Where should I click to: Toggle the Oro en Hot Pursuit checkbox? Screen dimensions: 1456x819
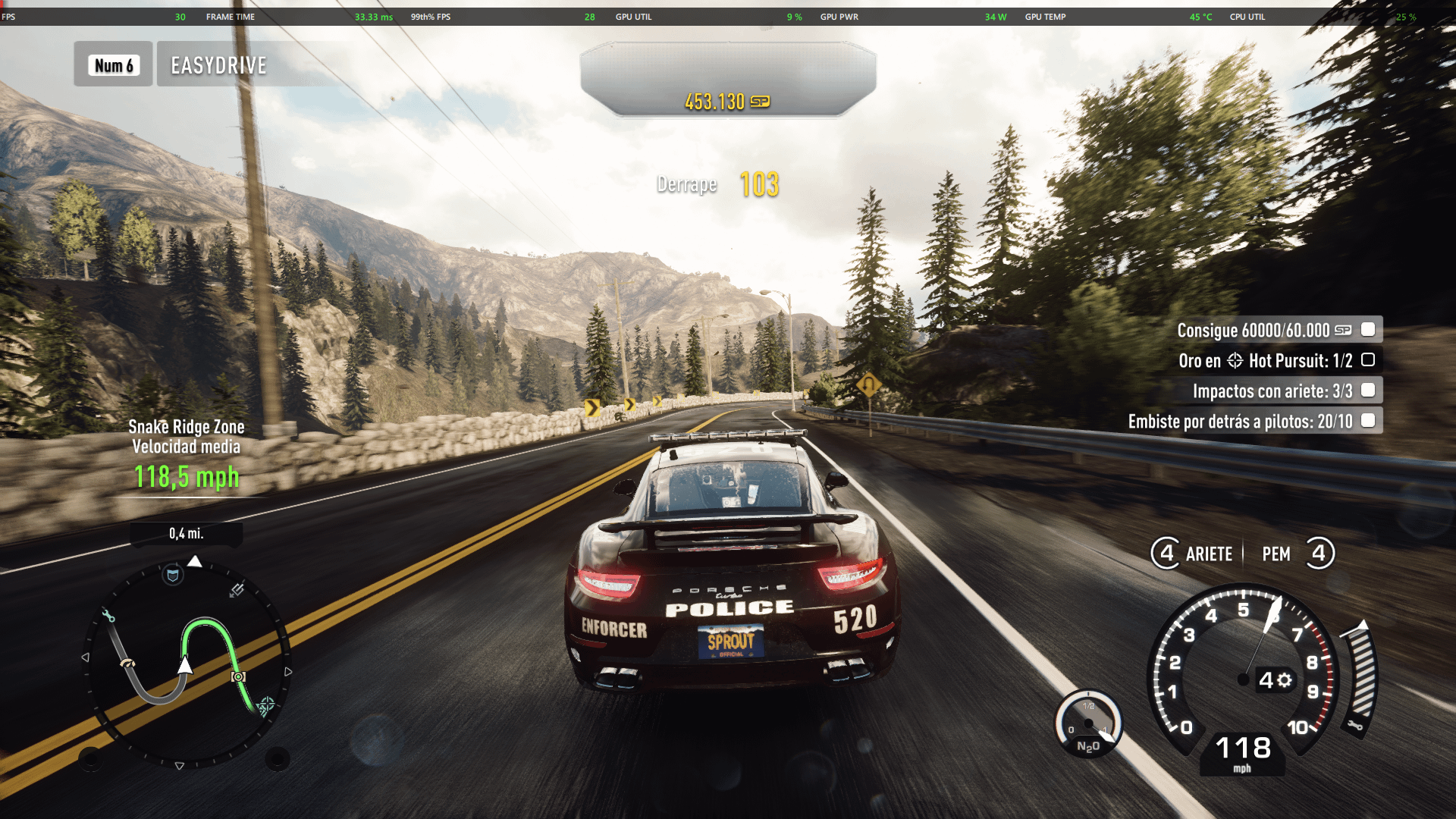click(x=1367, y=360)
